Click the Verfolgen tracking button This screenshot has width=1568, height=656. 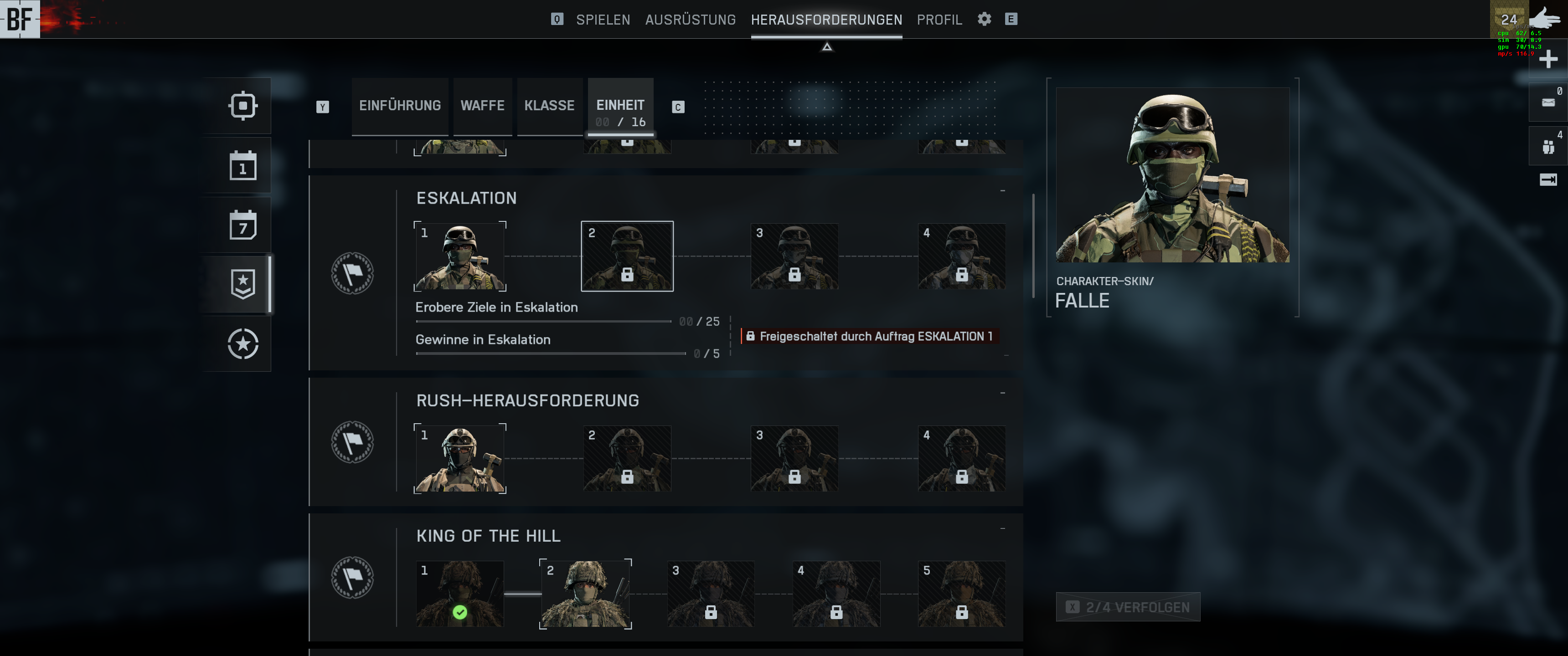pyautogui.click(x=1127, y=607)
